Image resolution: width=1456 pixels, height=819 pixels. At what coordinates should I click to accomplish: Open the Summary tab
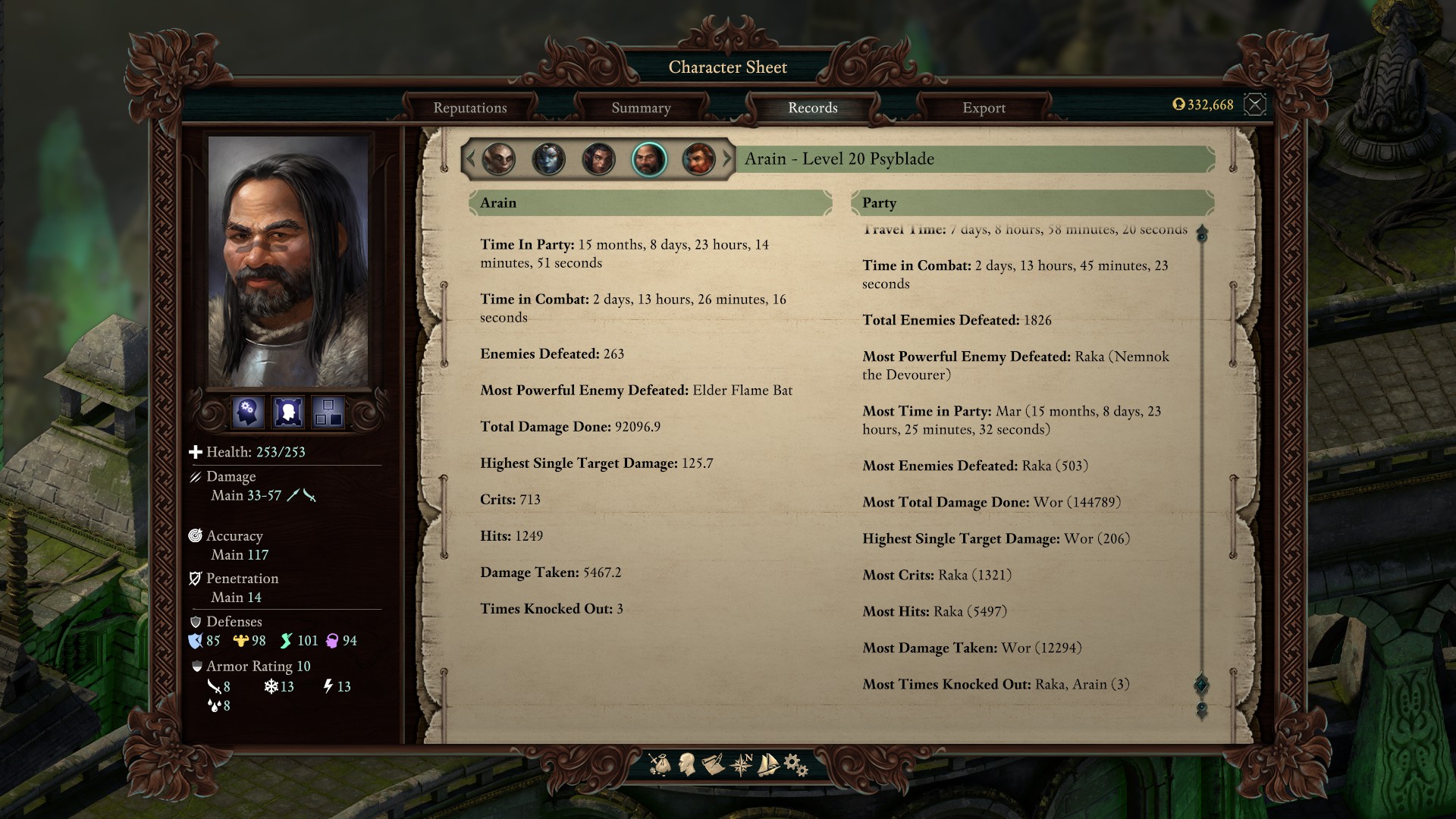point(641,108)
